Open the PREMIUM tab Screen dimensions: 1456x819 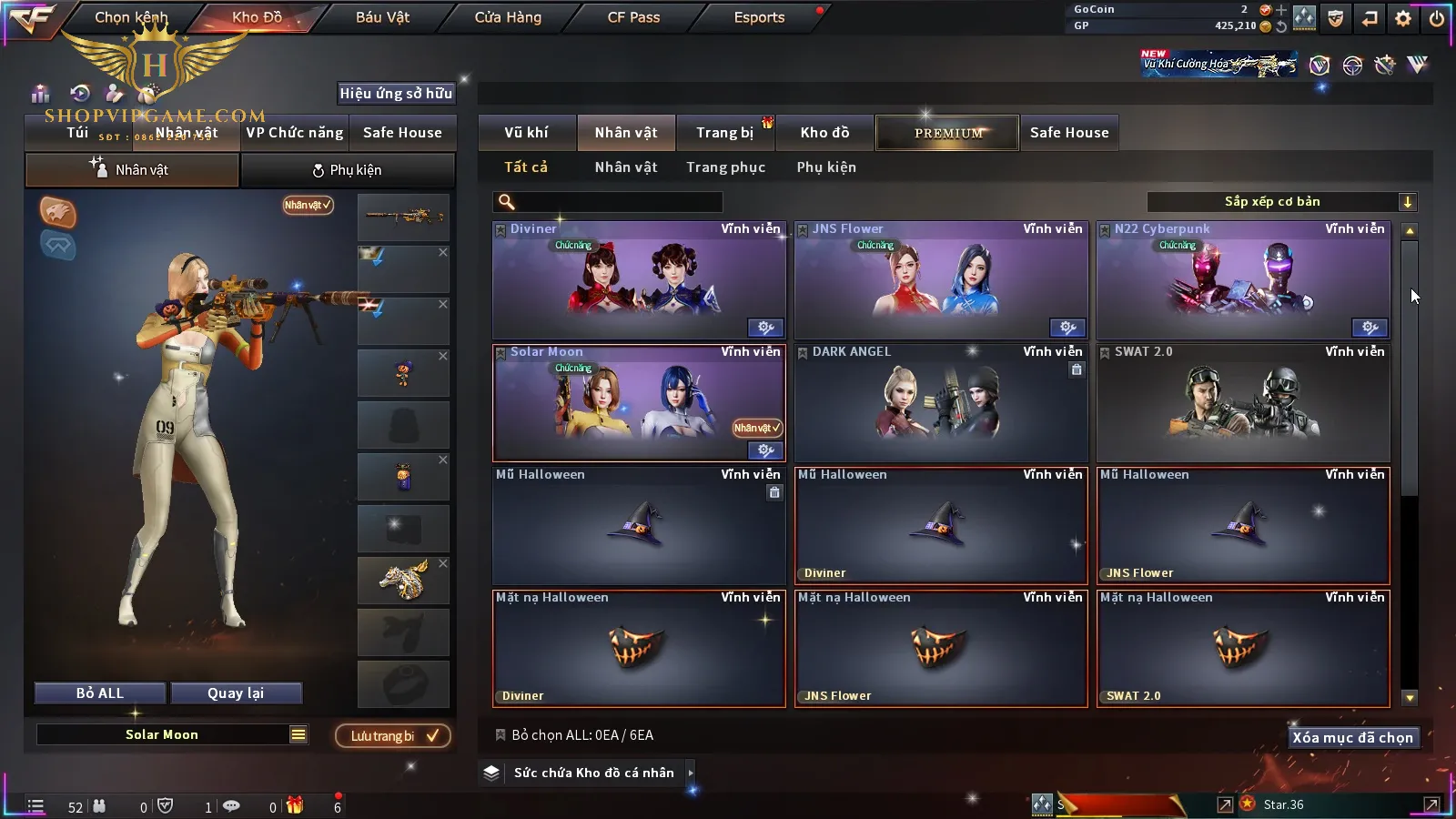click(x=948, y=133)
